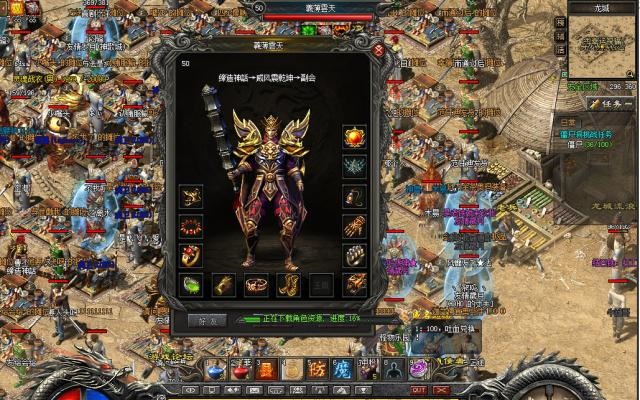The width and height of the screenshot is (640, 400).
Task: Select the green gem ring slot
Action: point(191,284)
